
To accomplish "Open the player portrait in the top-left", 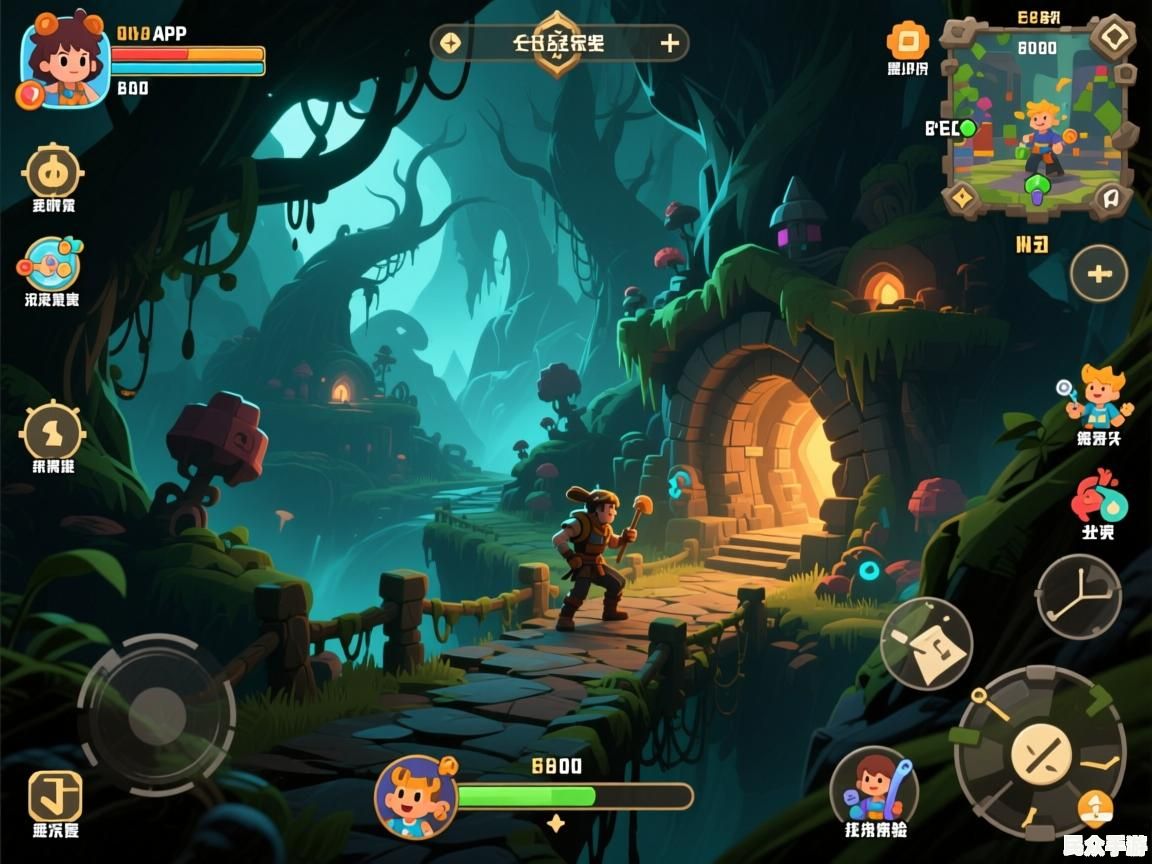I will [x=65, y=62].
